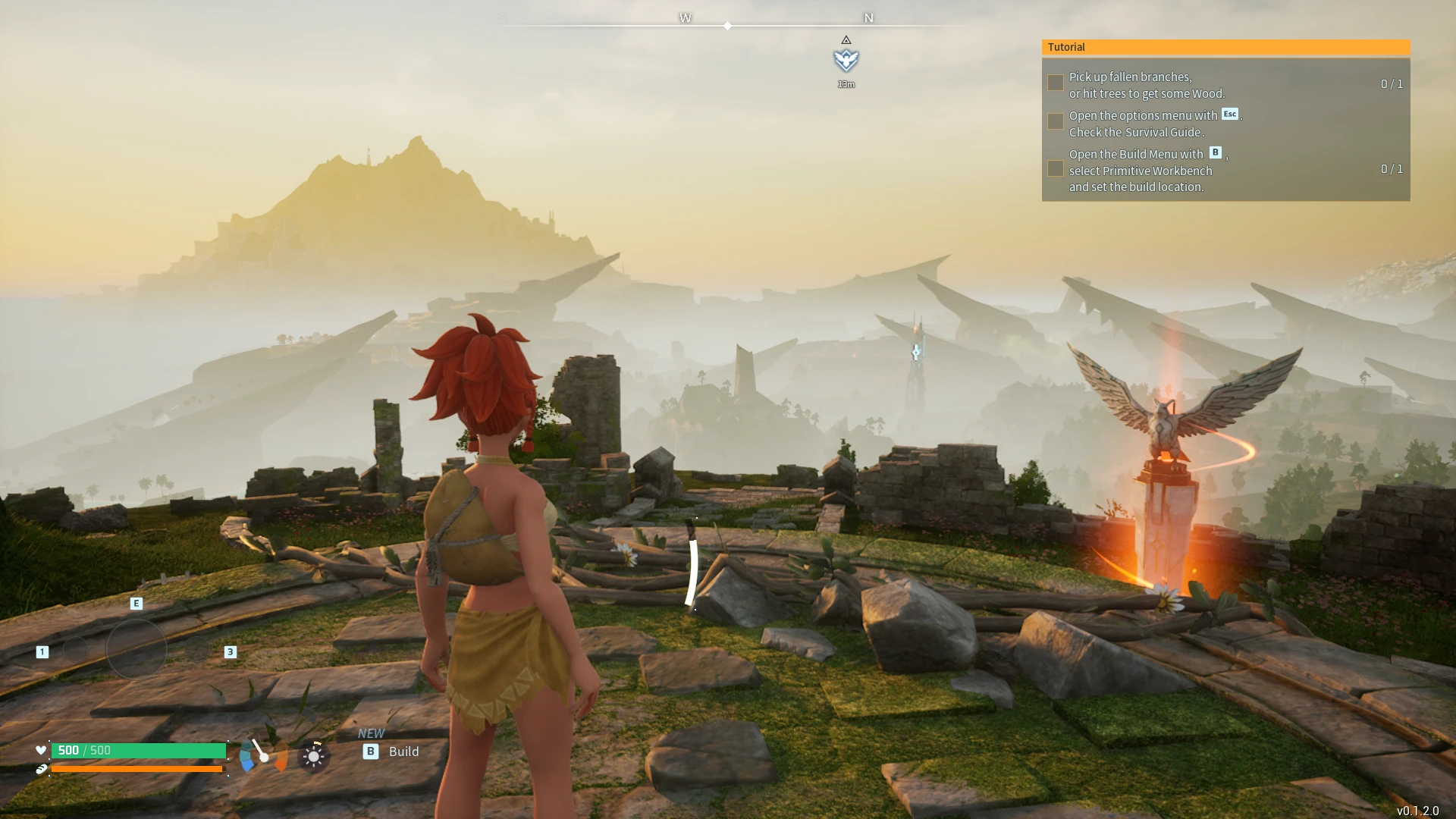Tick the checkbox beside the Build Menu objective

(x=1055, y=168)
